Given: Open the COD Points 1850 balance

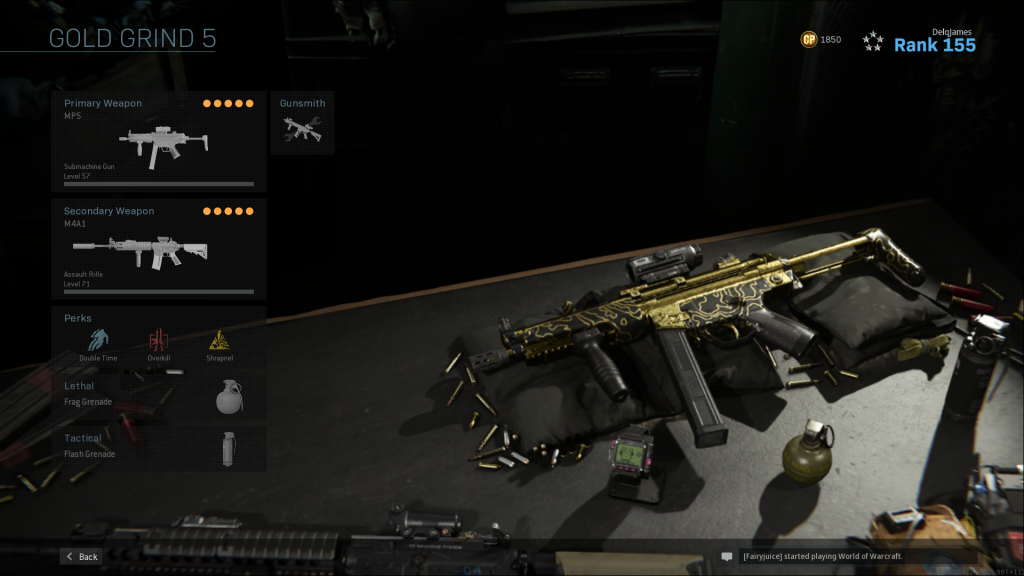Looking at the screenshot, I should pyautogui.click(x=820, y=40).
